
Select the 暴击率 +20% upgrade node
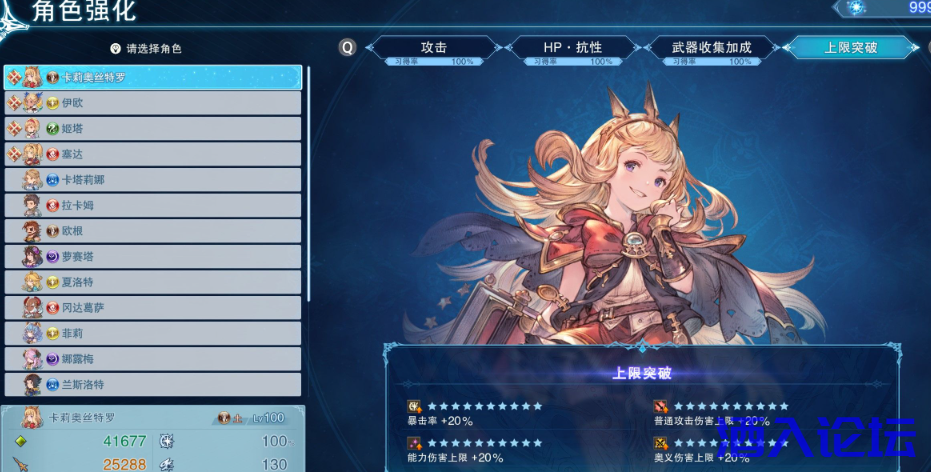(477, 414)
